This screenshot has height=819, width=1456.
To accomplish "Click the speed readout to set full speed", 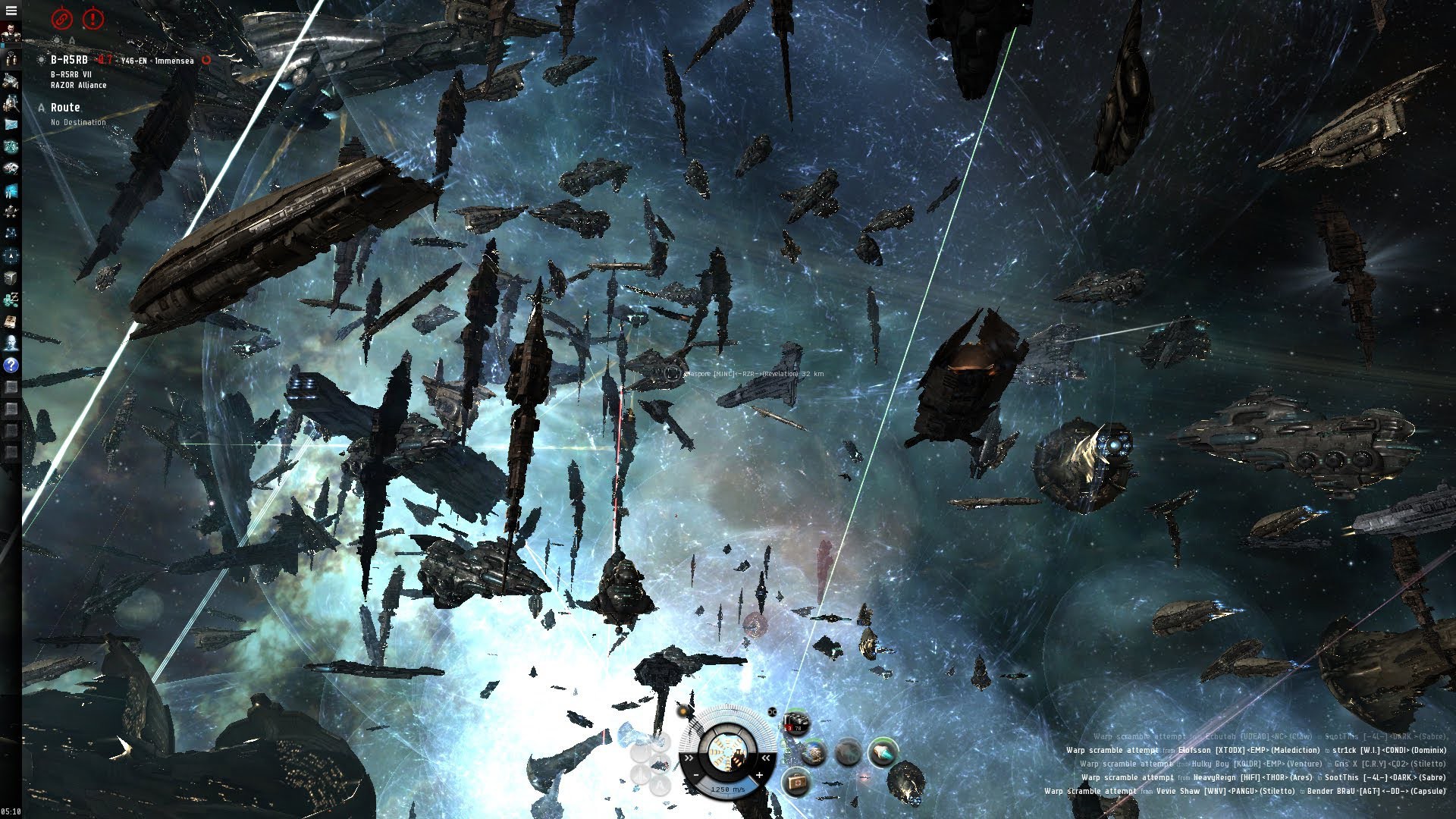I will pyautogui.click(x=727, y=789).
